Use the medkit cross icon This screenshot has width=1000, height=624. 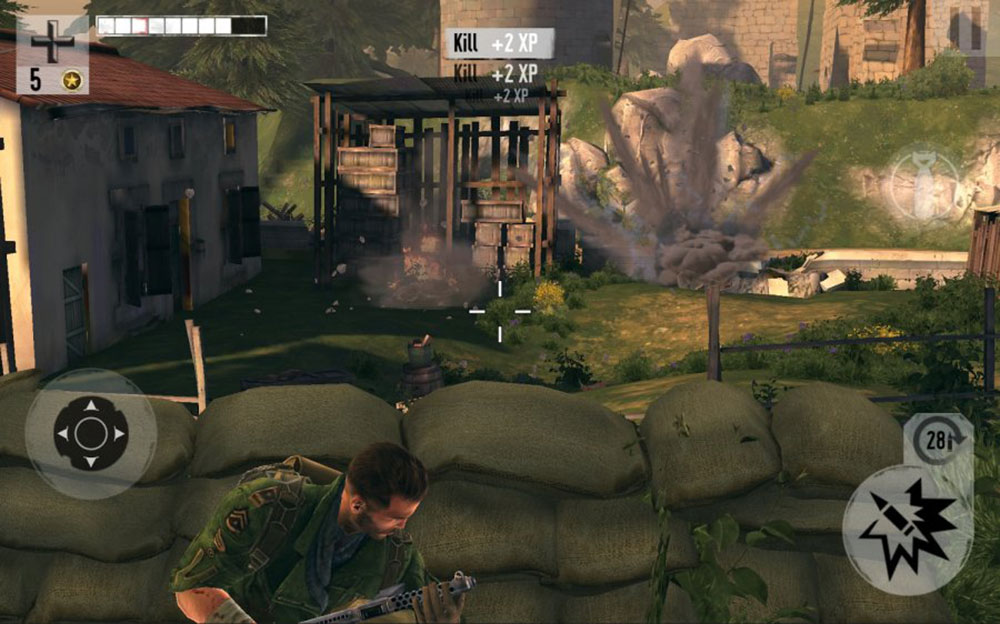(52, 45)
